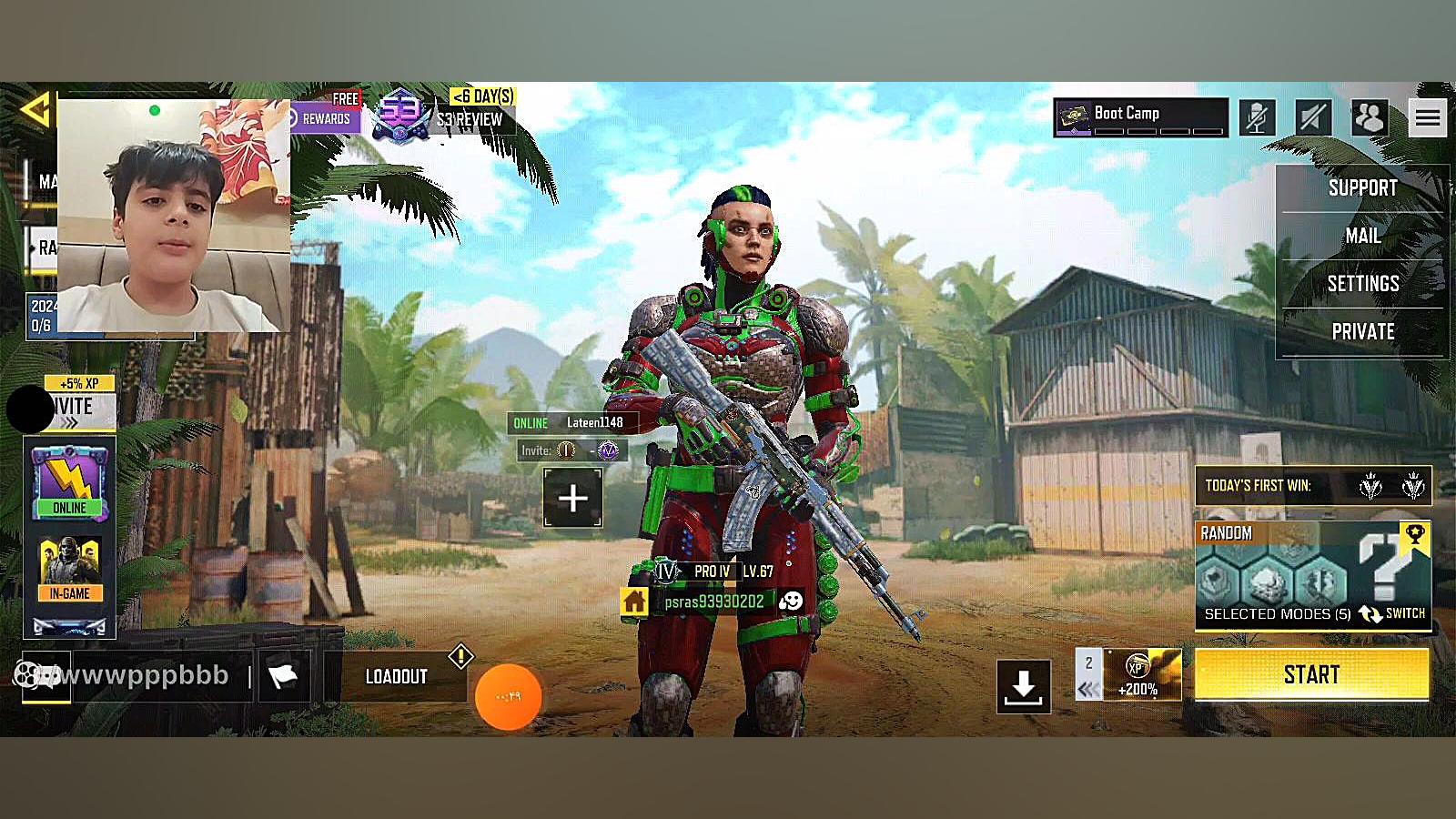Tap the orange screen recorder timer bubble
Viewport: 1456px width, 819px height.
click(x=508, y=697)
